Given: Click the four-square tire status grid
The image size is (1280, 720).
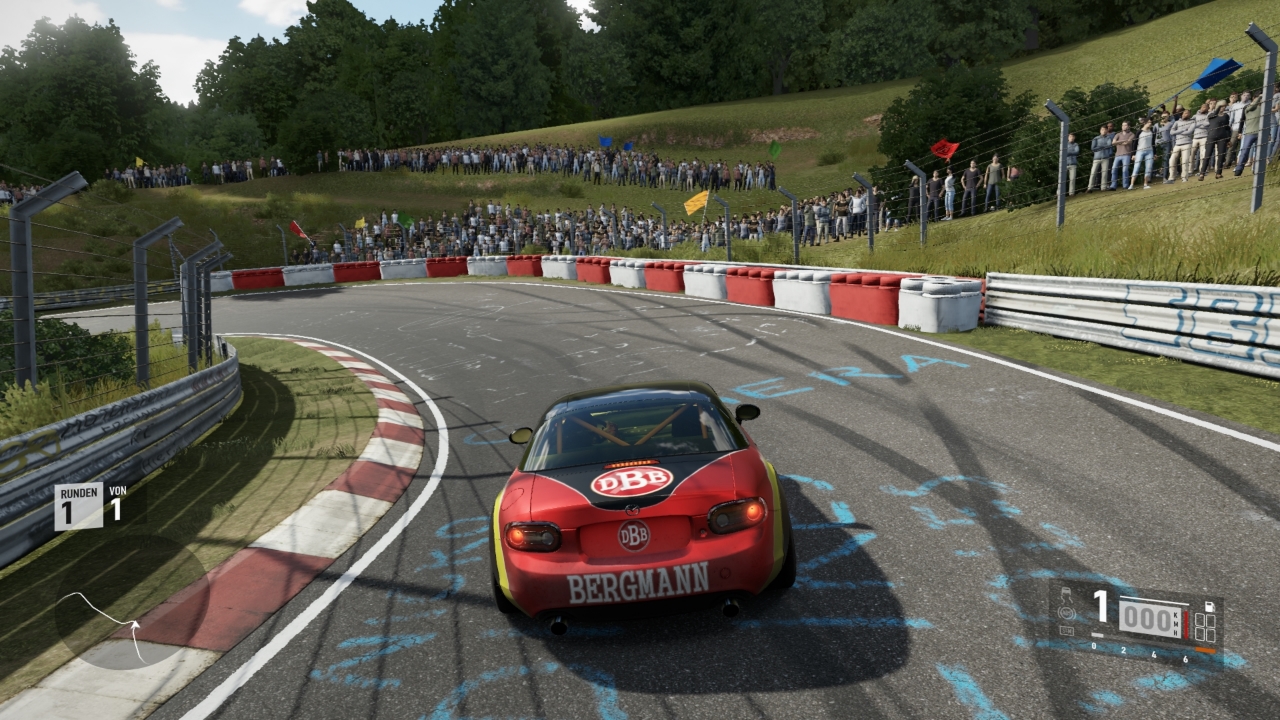Looking at the screenshot, I should 1205,627.
